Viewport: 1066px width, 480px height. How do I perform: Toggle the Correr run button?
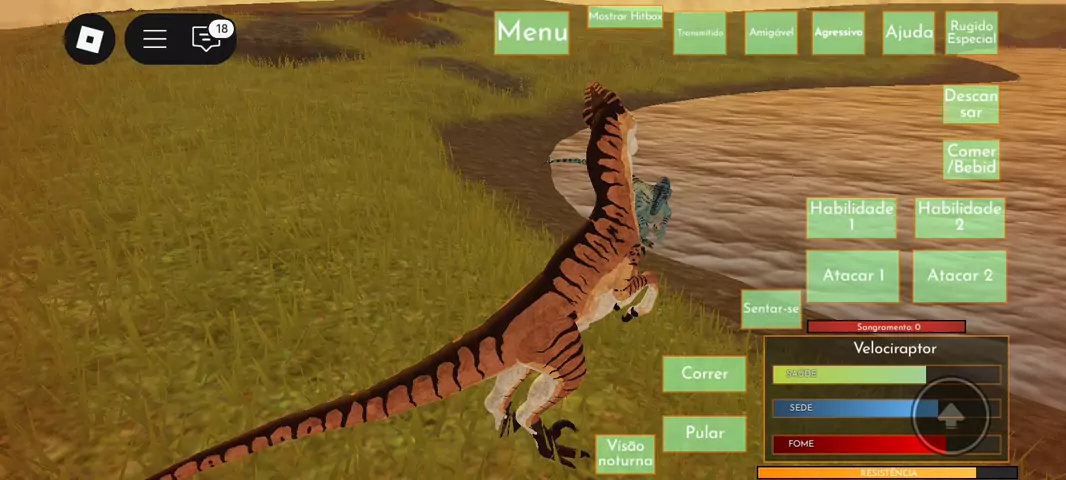point(704,374)
